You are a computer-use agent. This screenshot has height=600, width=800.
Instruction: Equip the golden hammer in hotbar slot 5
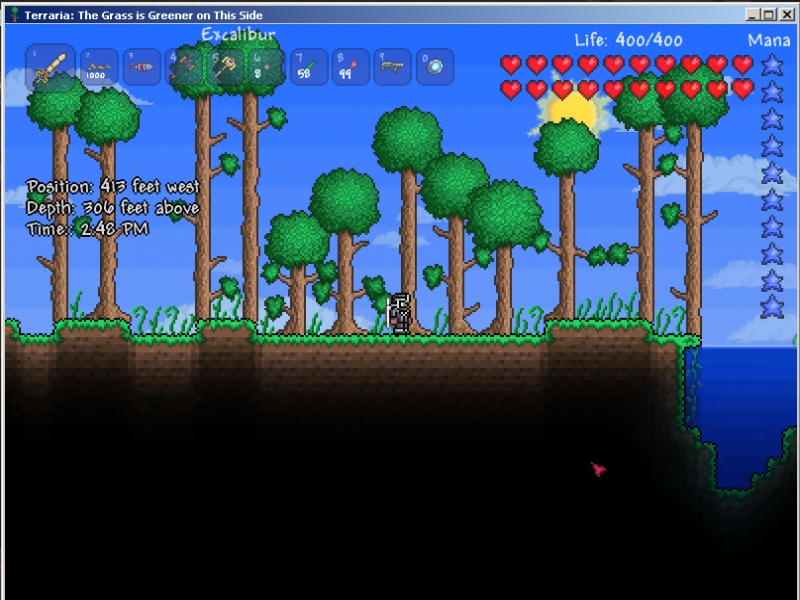pos(225,68)
